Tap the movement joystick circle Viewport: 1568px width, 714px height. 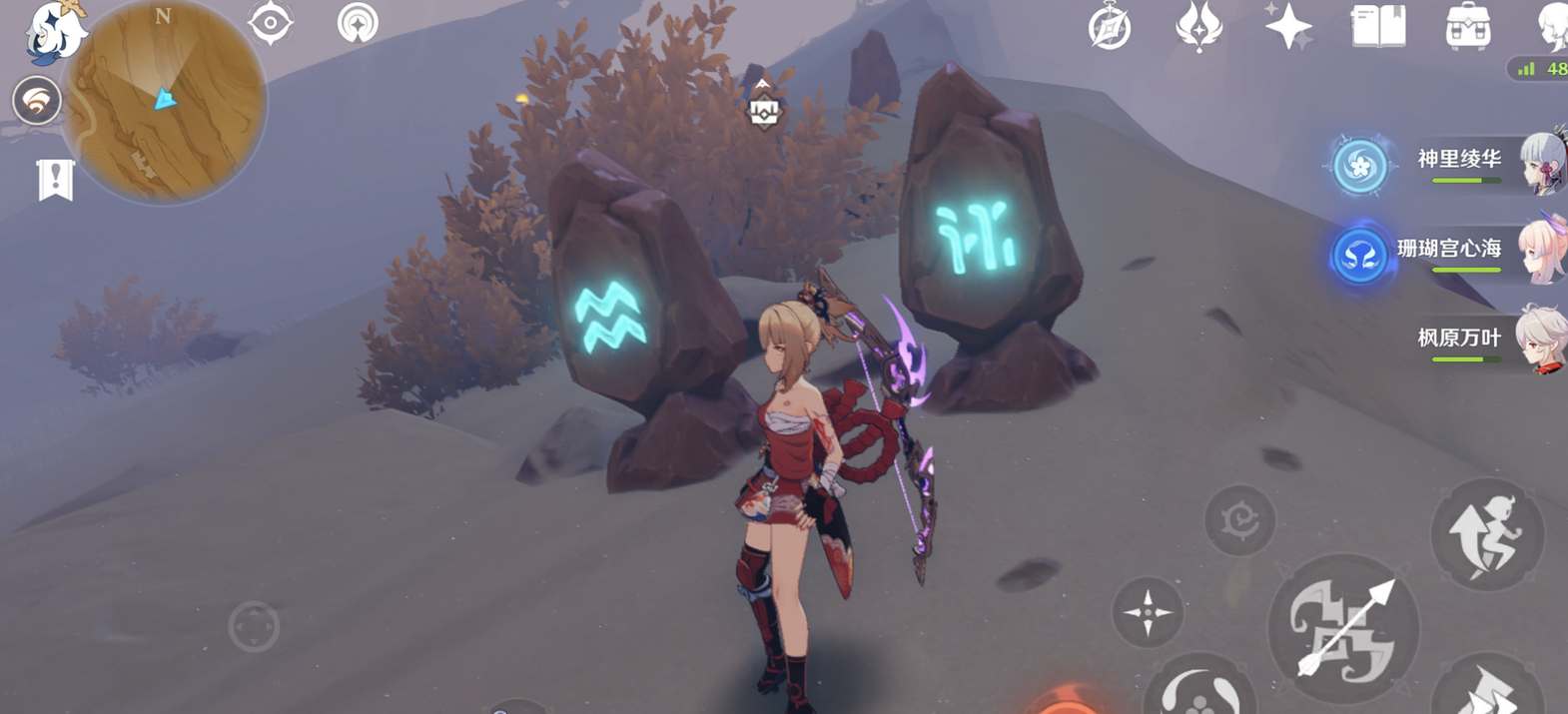(x=254, y=627)
